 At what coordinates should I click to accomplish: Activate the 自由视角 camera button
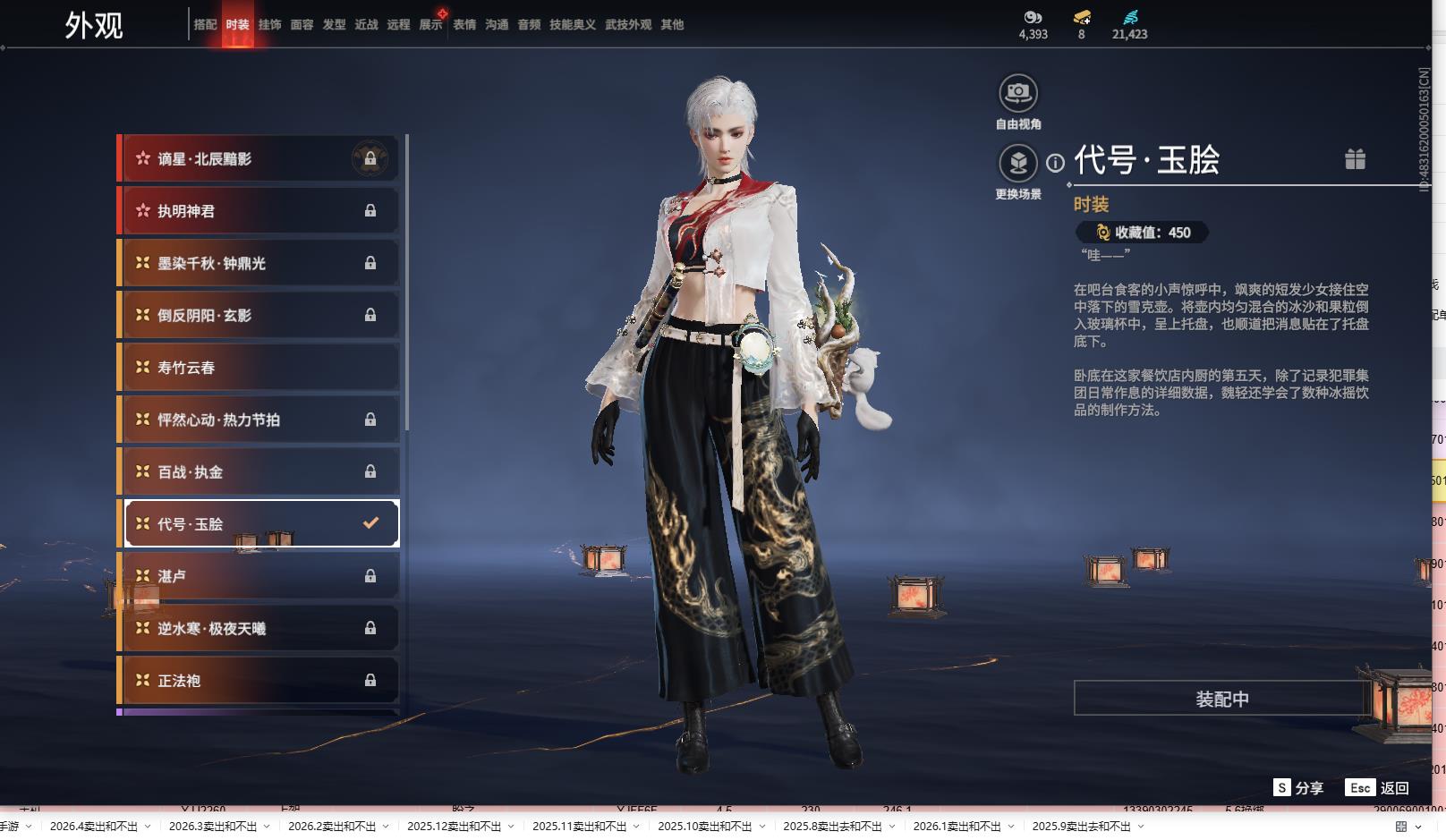(x=1018, y=93)
